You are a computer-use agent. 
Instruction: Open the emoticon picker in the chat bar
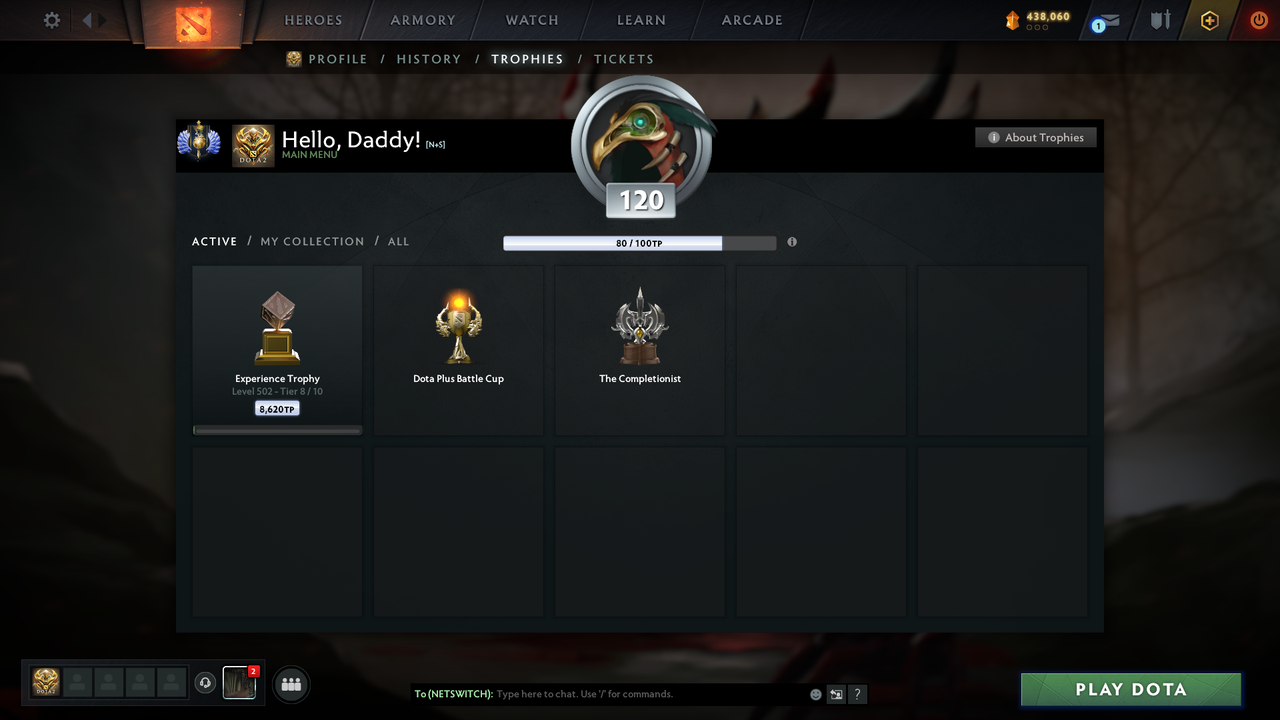pos(815,694)
